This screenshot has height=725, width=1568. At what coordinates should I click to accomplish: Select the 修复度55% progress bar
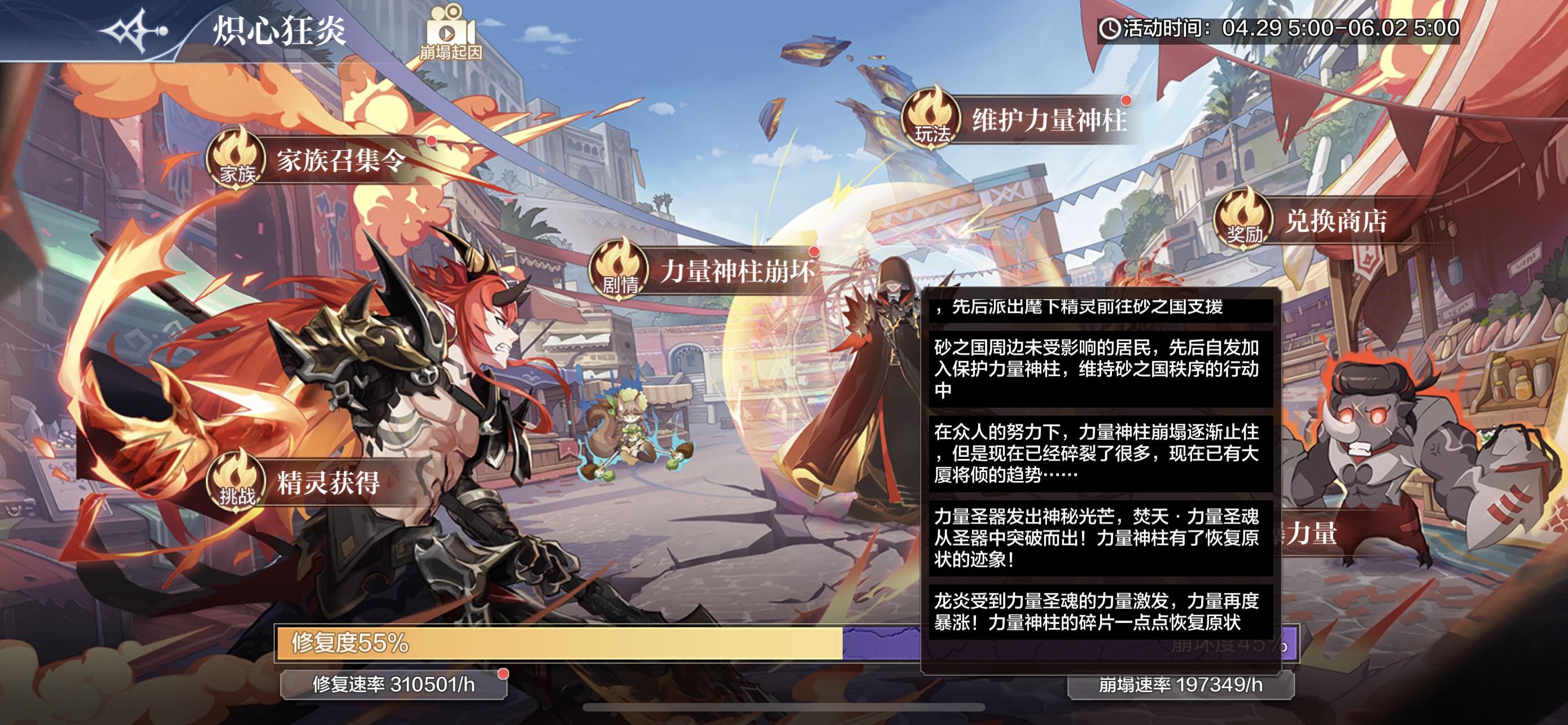click(559, 643)
